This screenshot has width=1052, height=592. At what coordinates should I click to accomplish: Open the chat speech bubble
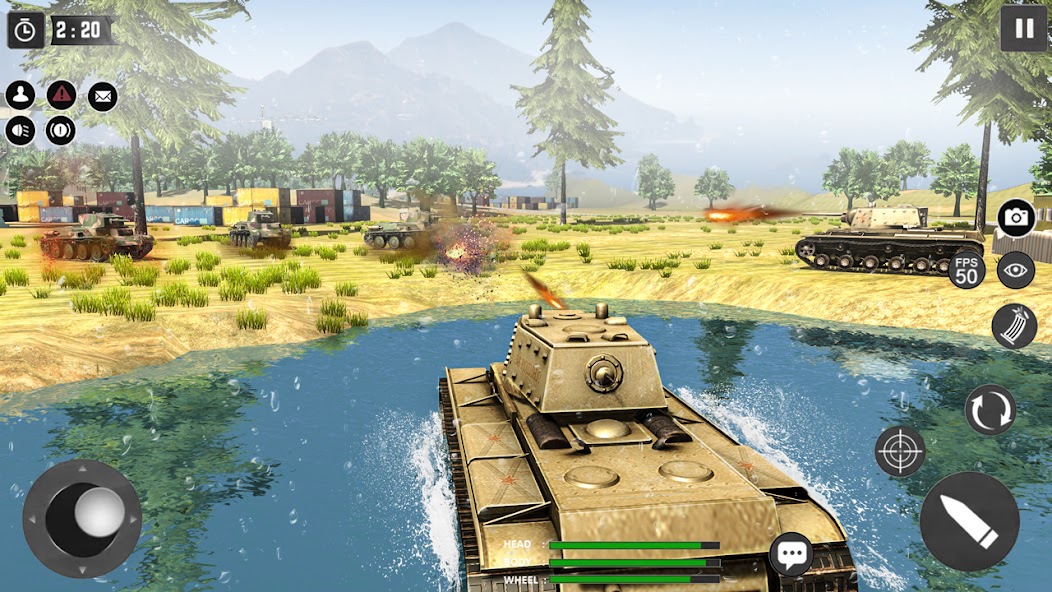pos(792,553)
